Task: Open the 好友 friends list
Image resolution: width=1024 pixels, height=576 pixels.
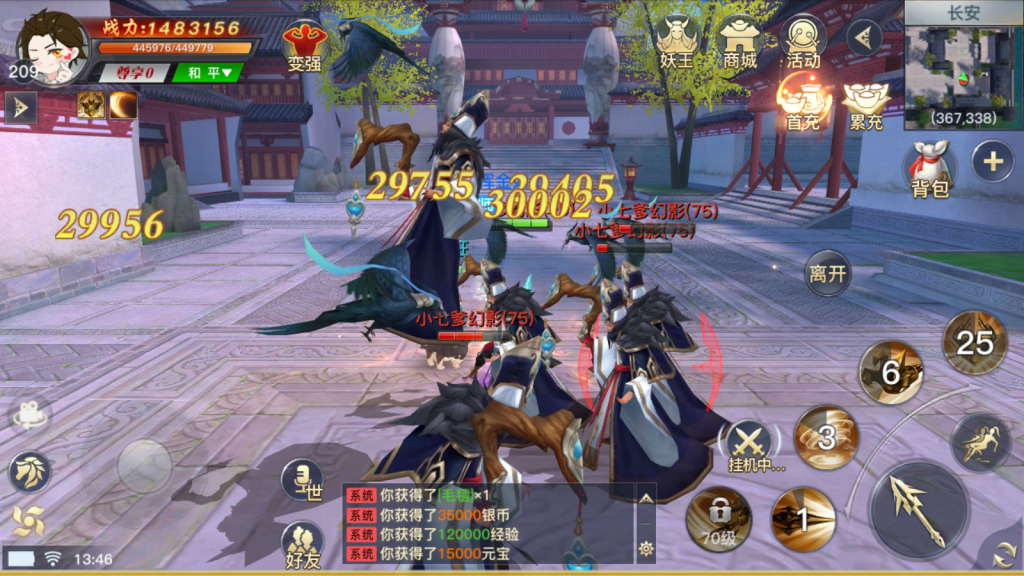Action: click(302, 547)
